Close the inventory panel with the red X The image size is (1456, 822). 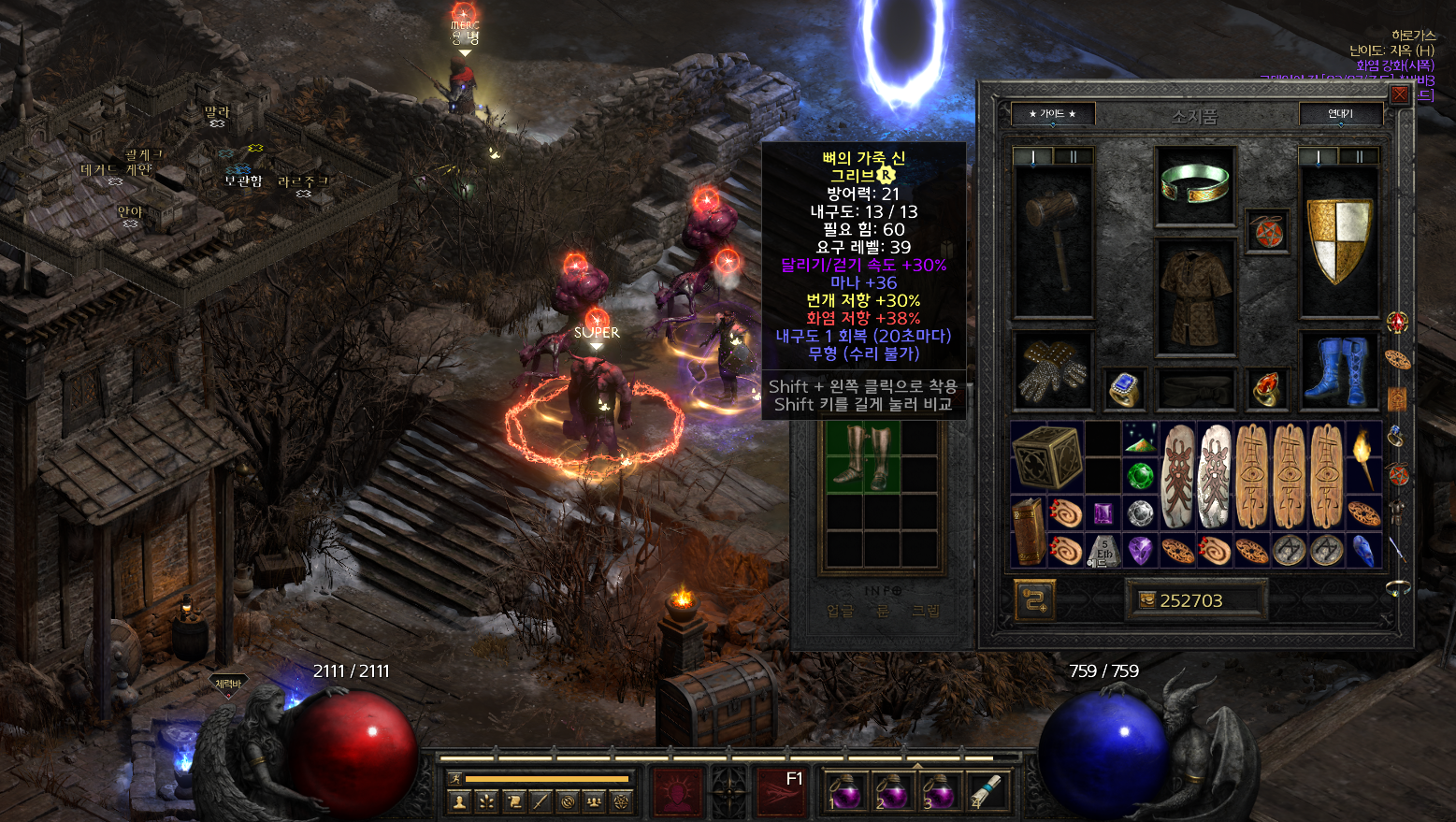pyautogui.click(x=1399, y=95)
